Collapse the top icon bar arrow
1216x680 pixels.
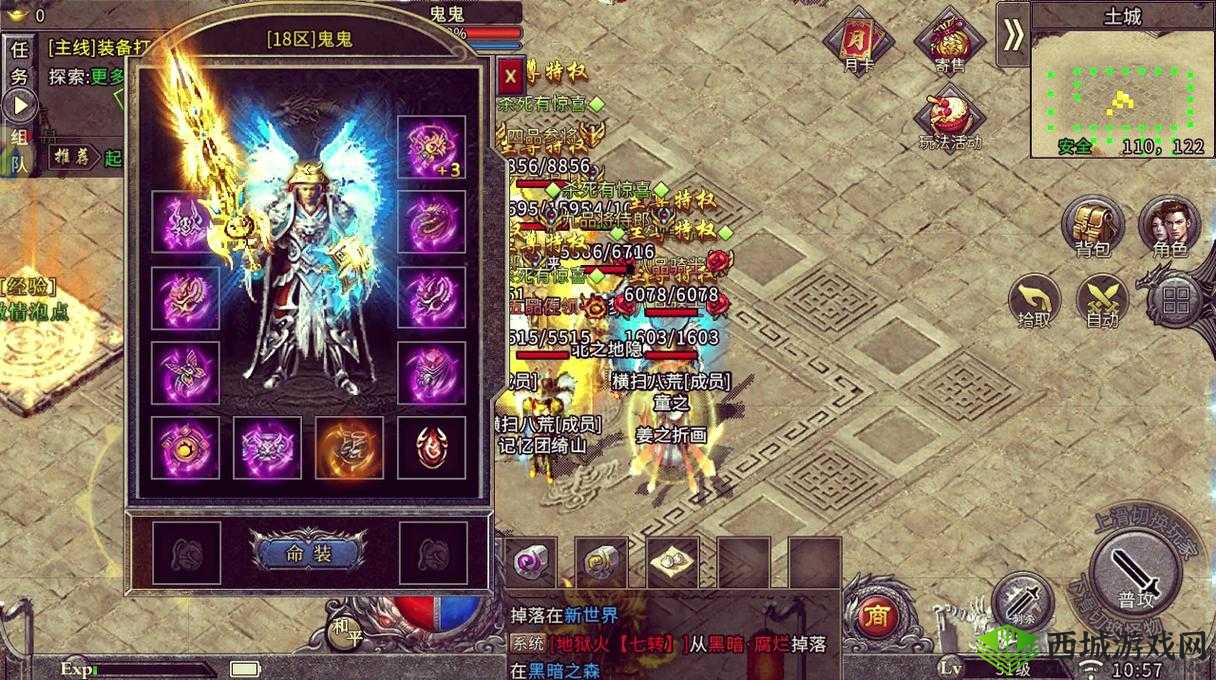[x=1013, y=35]
